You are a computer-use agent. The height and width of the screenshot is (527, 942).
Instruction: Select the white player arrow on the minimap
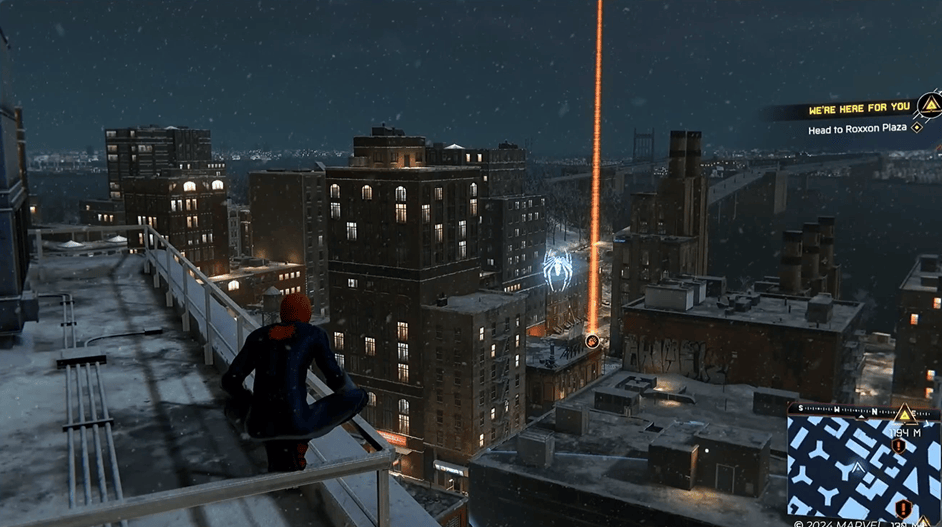857,467
